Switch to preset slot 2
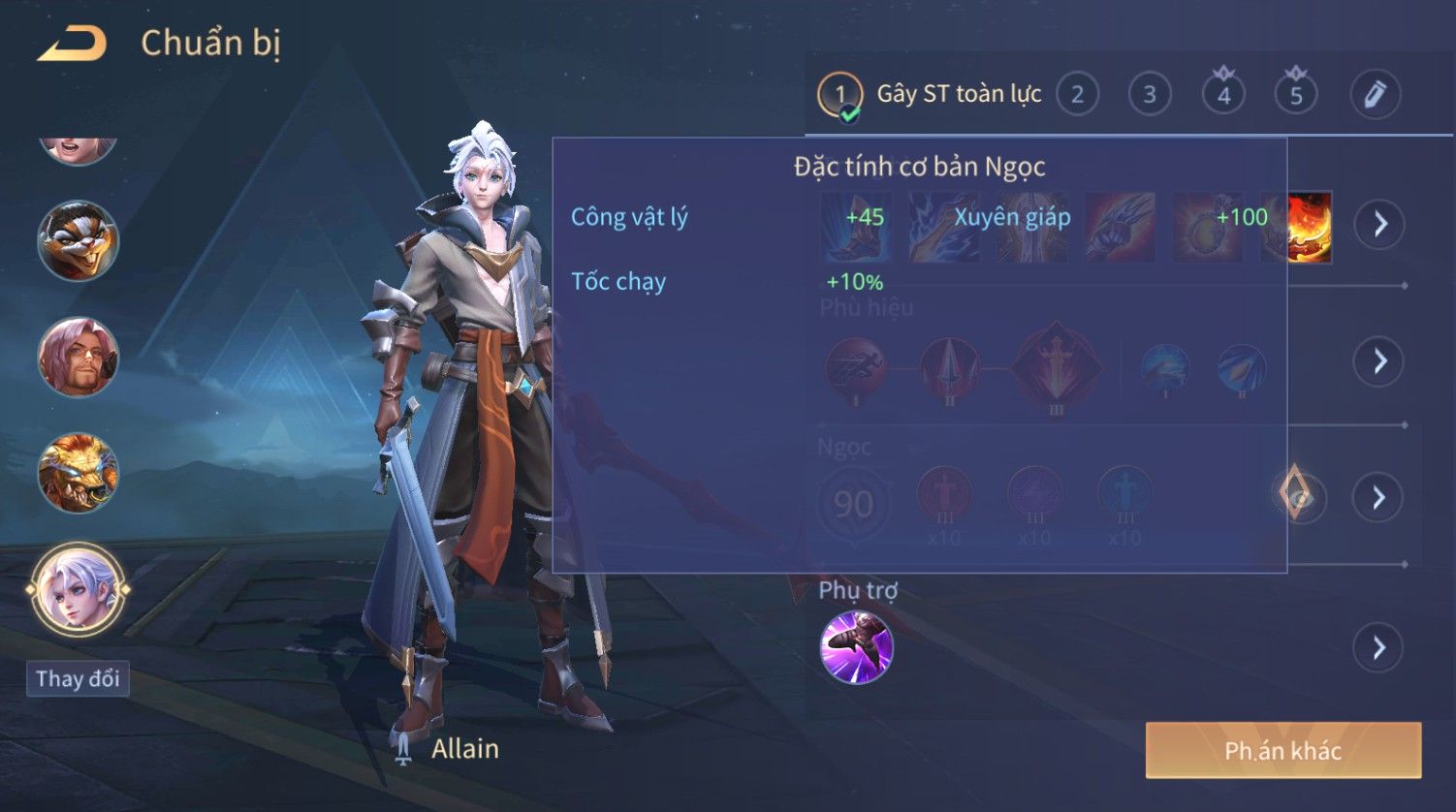 (1077, 95)
